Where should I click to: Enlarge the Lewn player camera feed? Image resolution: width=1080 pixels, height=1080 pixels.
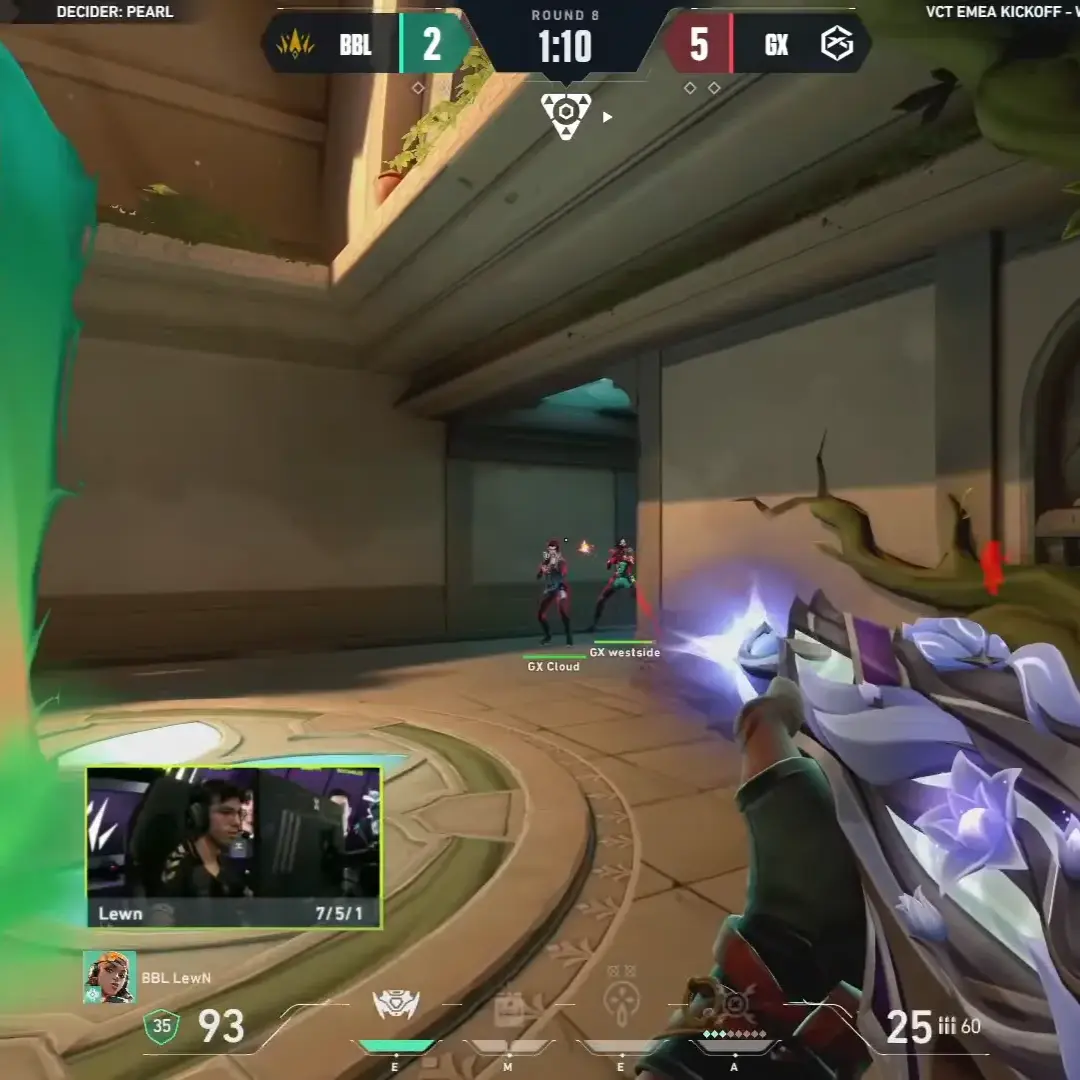(x=234, y=847)
